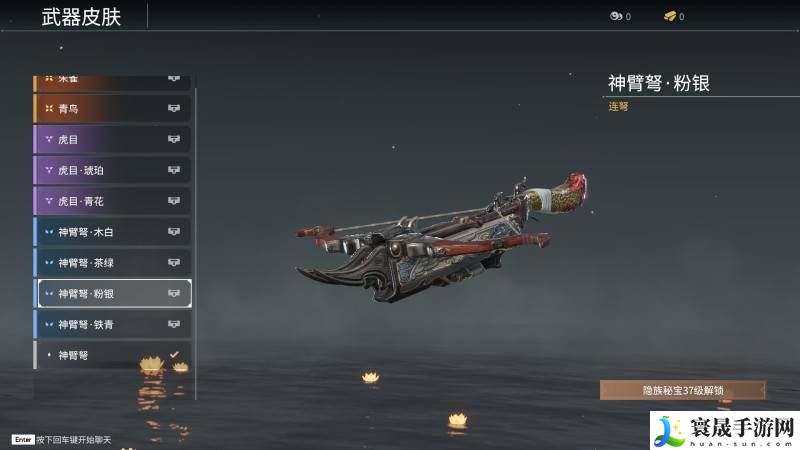Select the 青鸟 weapon skin
This screenshot has height=450, width=800.
112,108
